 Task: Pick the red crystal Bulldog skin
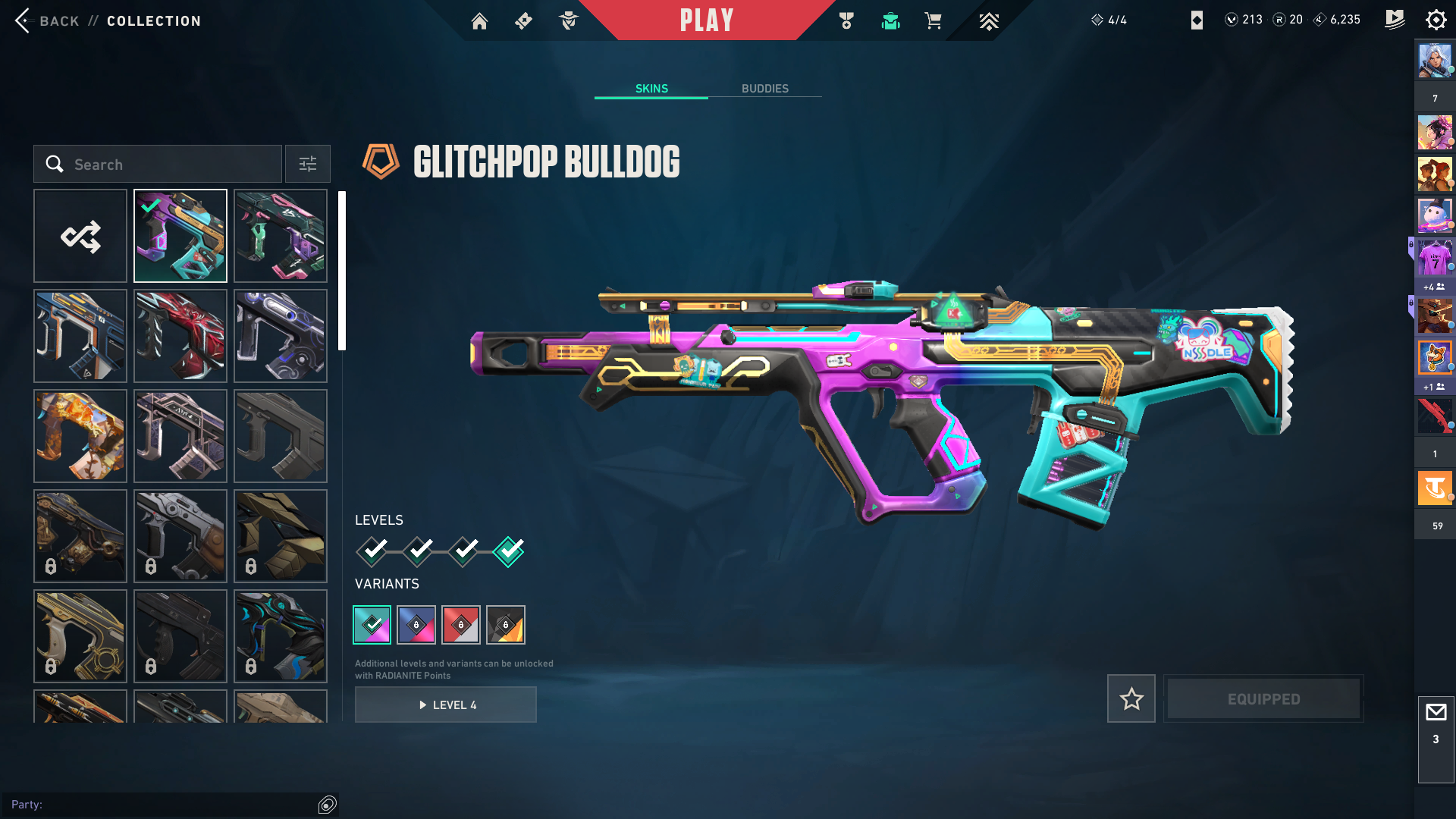(x=180, y=336)
